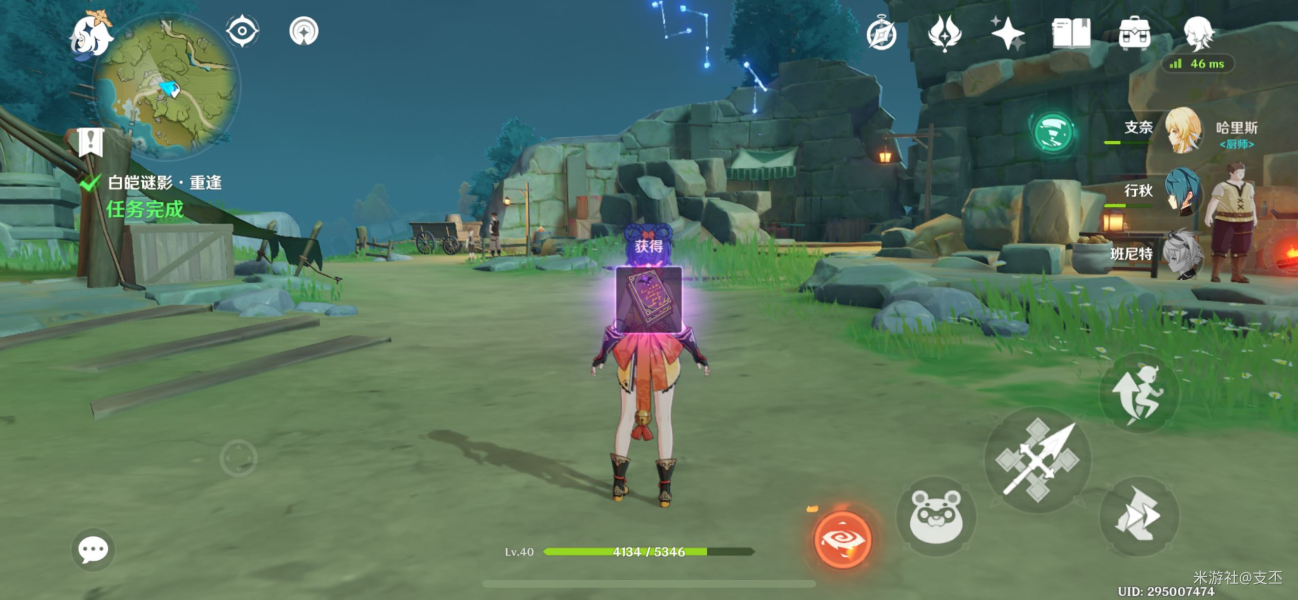Image resolution: width=1298 pixels, height=600 pixels.
Task: Activate the green glowing gadget icon
Action: [1053, 132]
